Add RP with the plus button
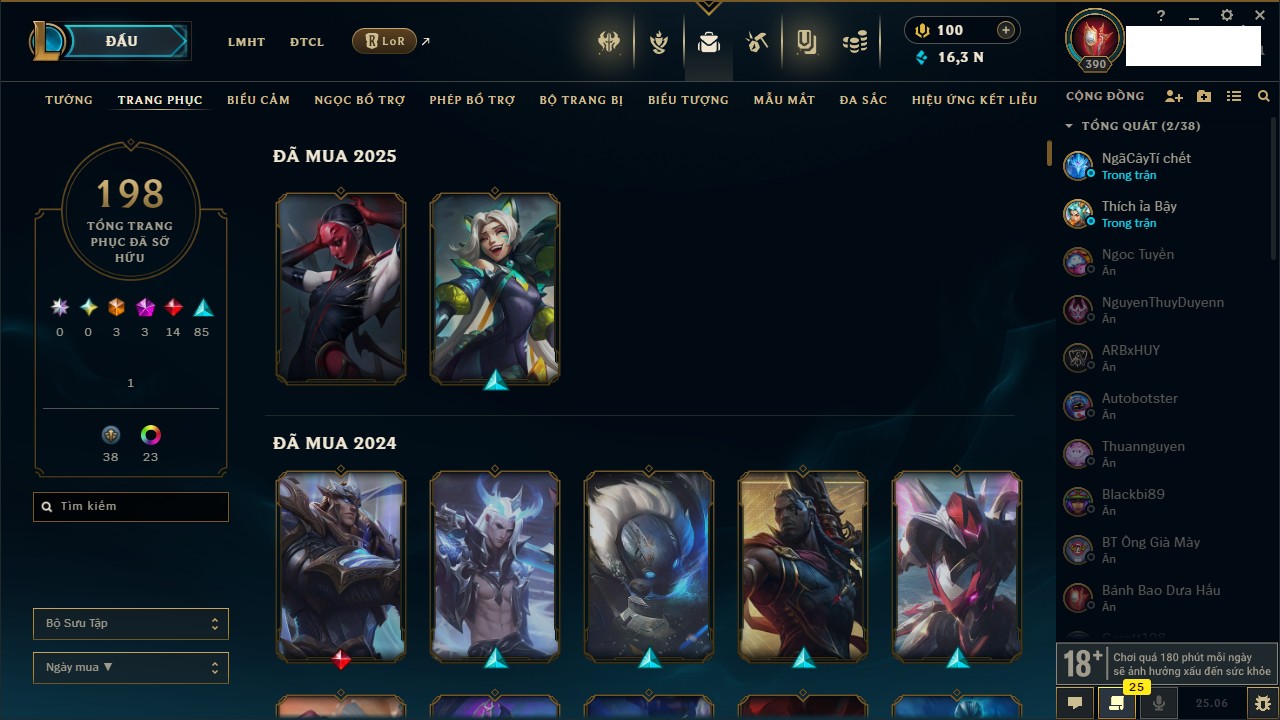Viewport: 1280px width, 720px height. [x=1006, y=30]
